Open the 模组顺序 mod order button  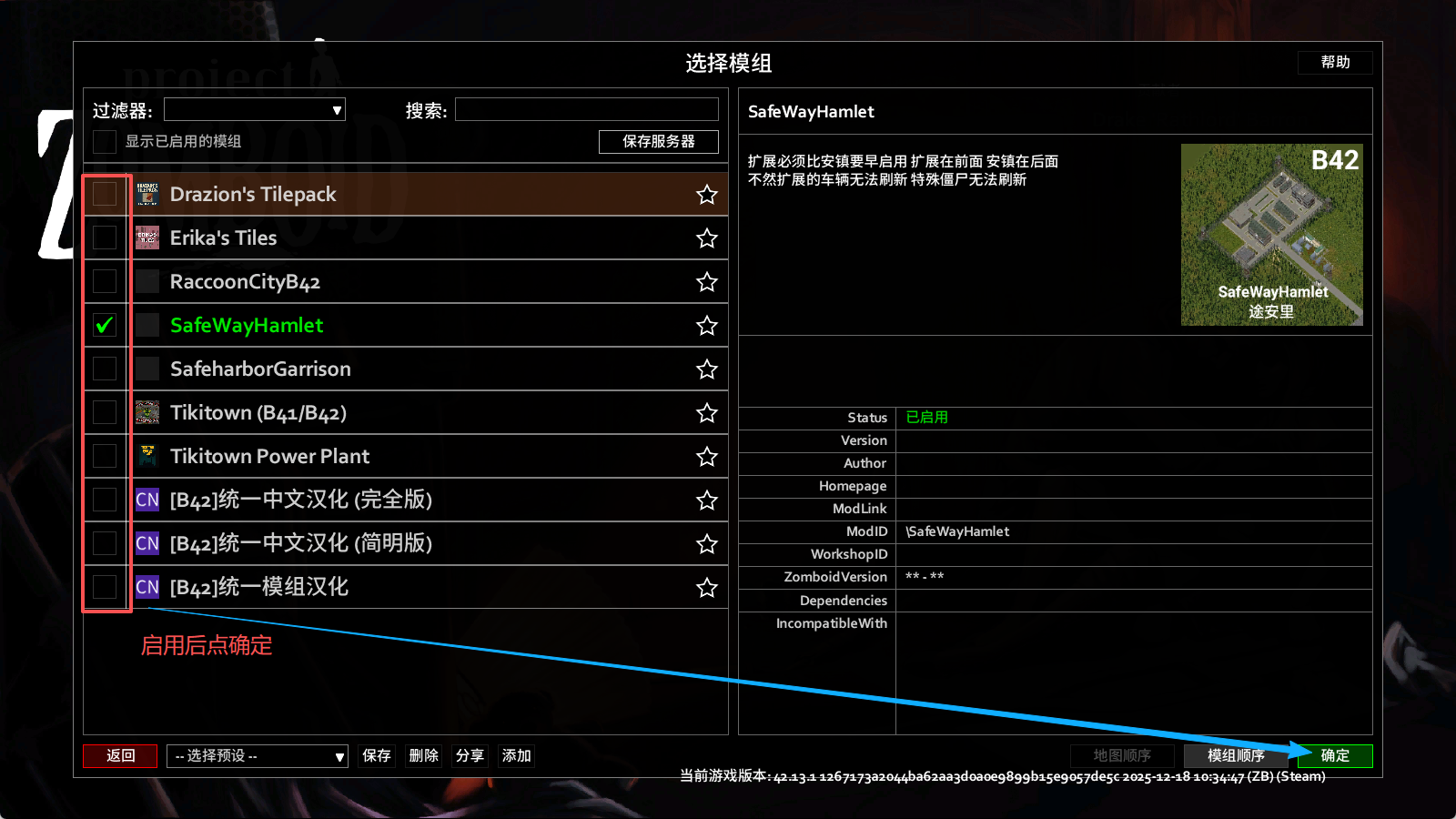pyautogui.click(x=1236, y=755)
